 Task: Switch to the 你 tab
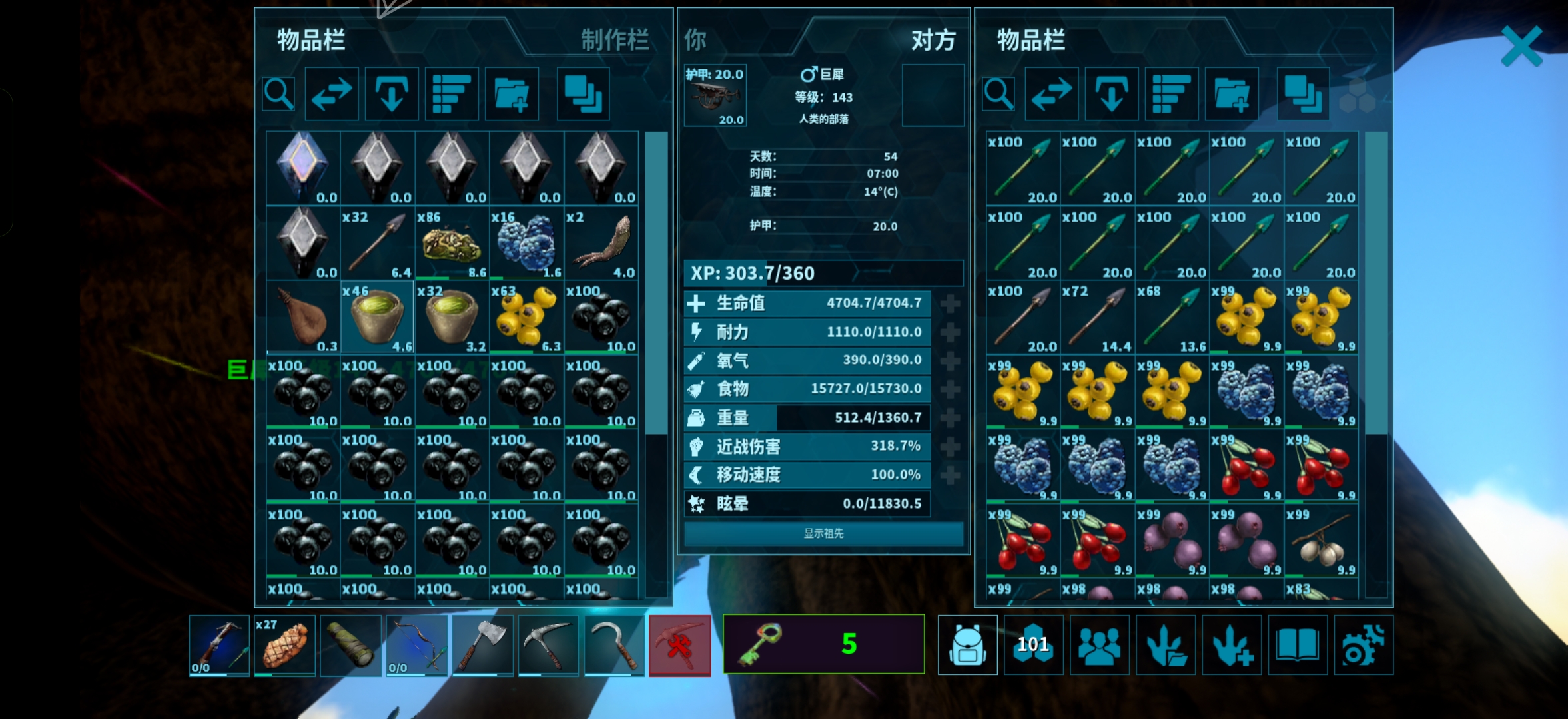click(695, 40)
